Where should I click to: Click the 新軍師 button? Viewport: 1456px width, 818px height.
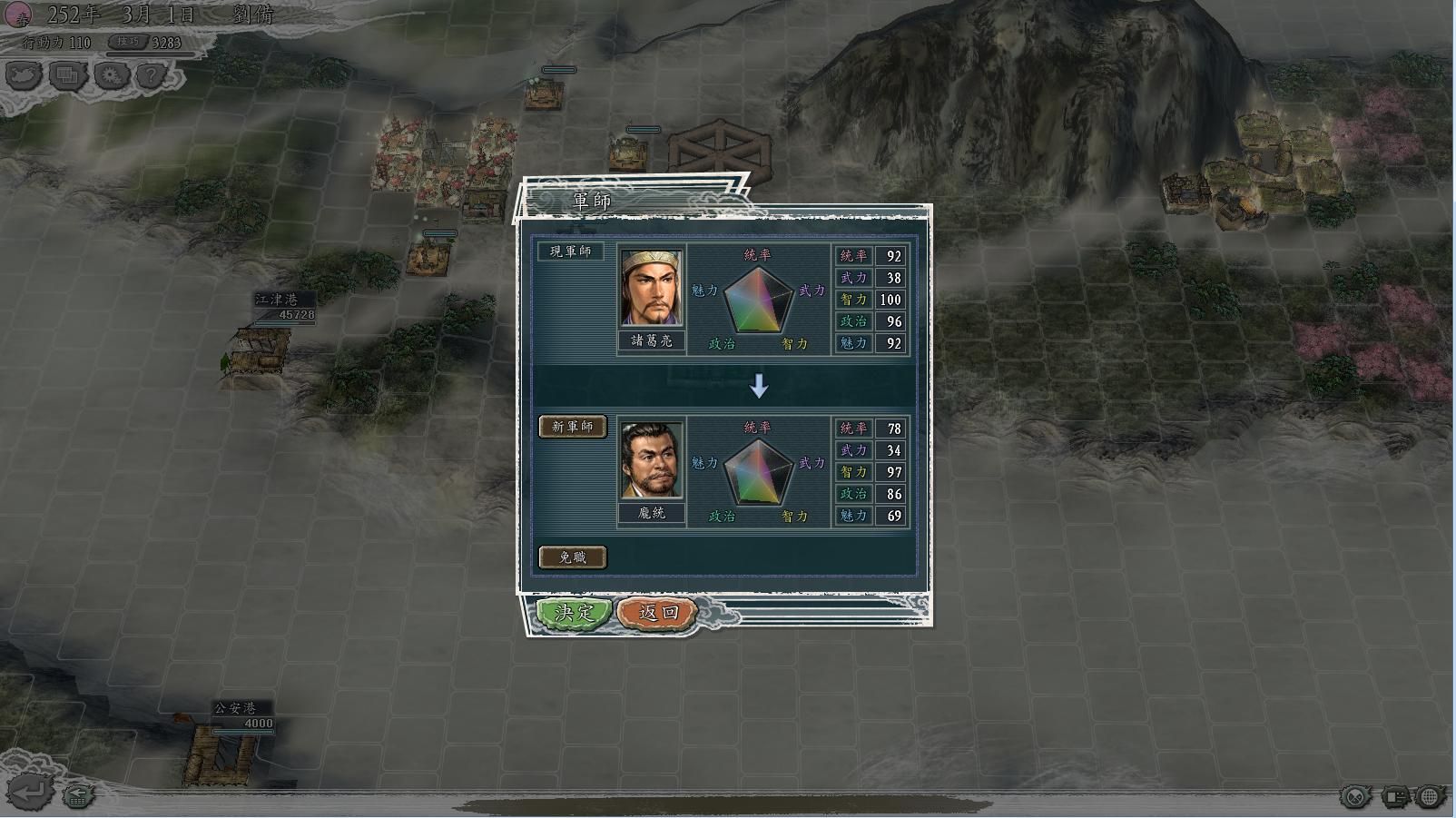click(x=572, y=427)
